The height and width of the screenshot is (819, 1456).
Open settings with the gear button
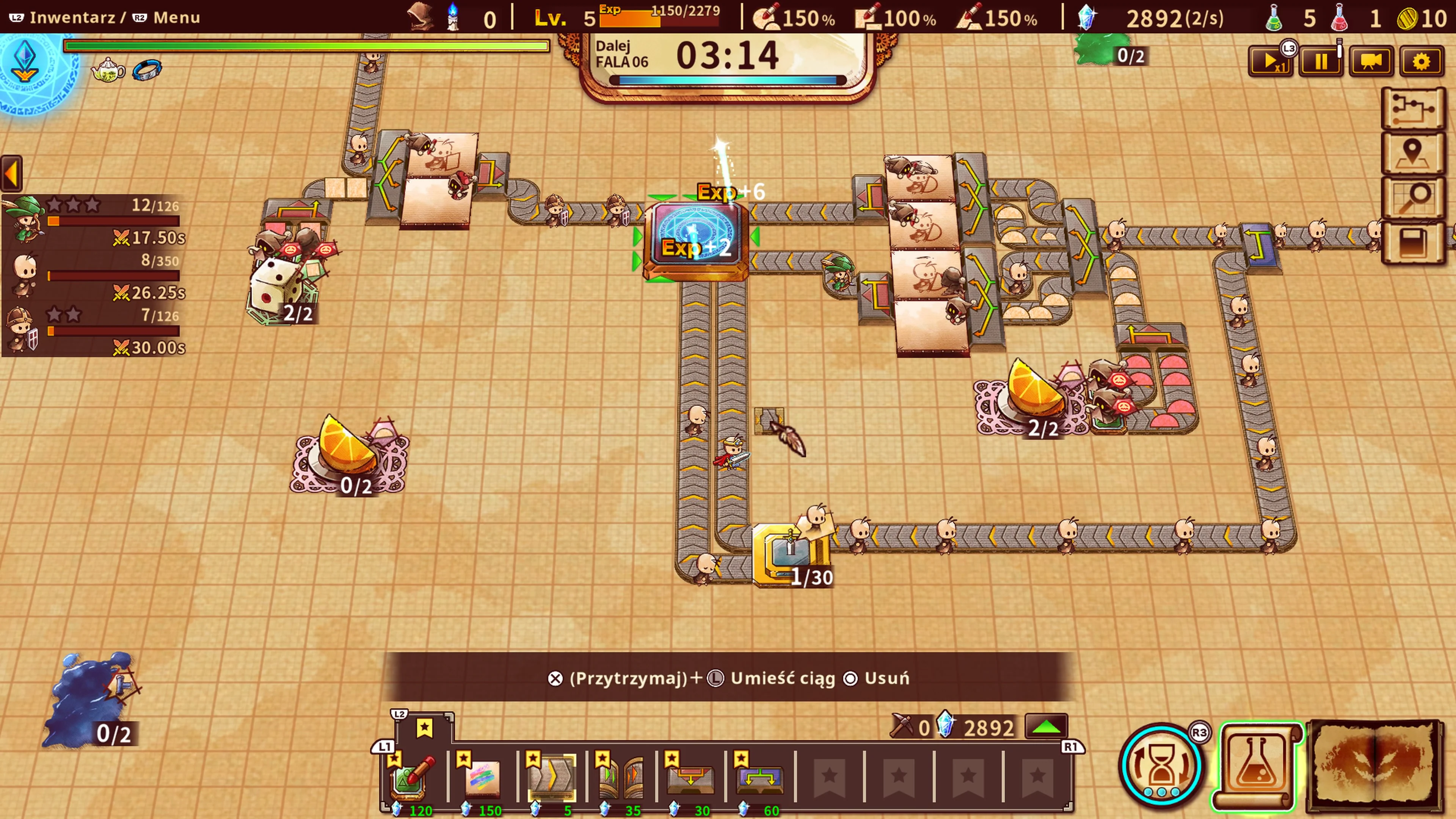click(1421, 61)
